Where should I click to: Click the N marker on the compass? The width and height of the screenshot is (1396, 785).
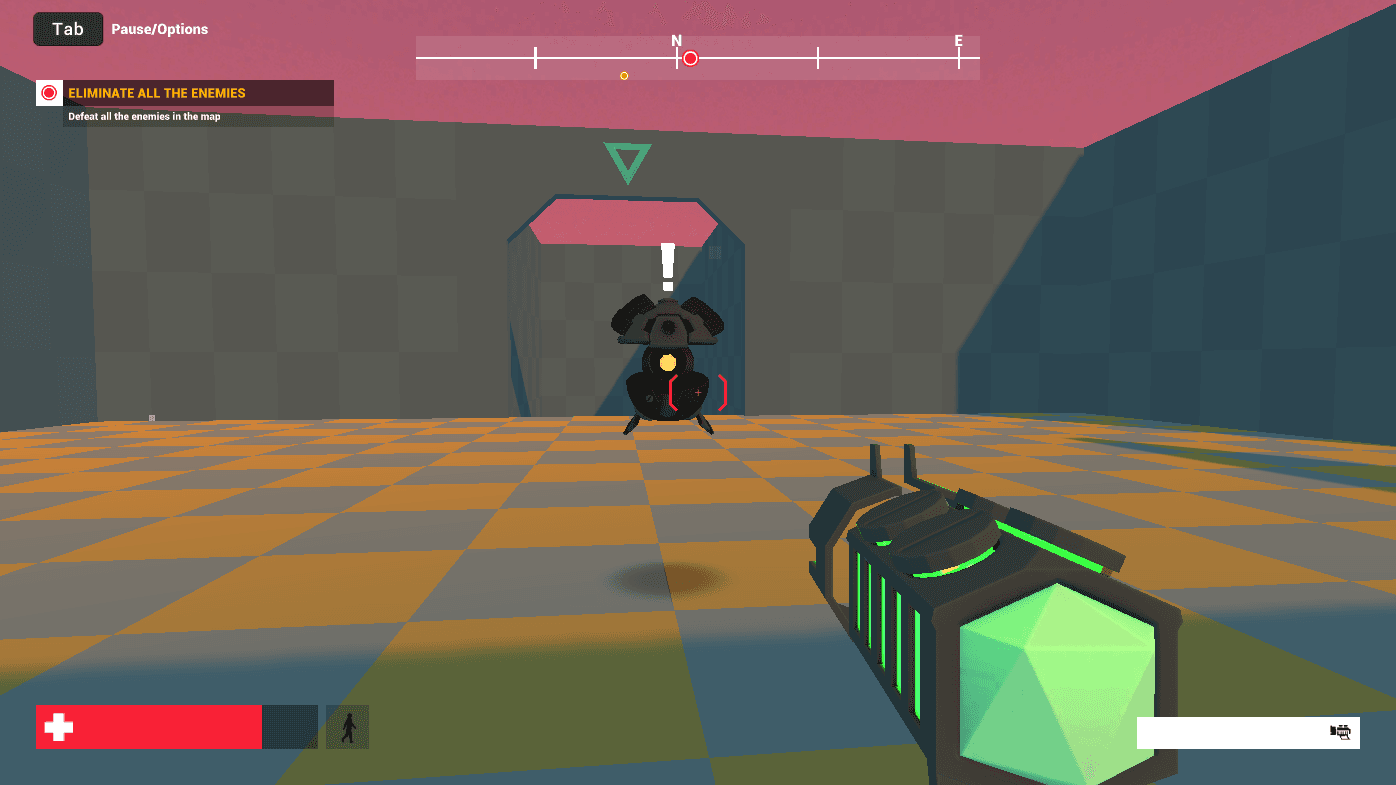pos(676,42)
